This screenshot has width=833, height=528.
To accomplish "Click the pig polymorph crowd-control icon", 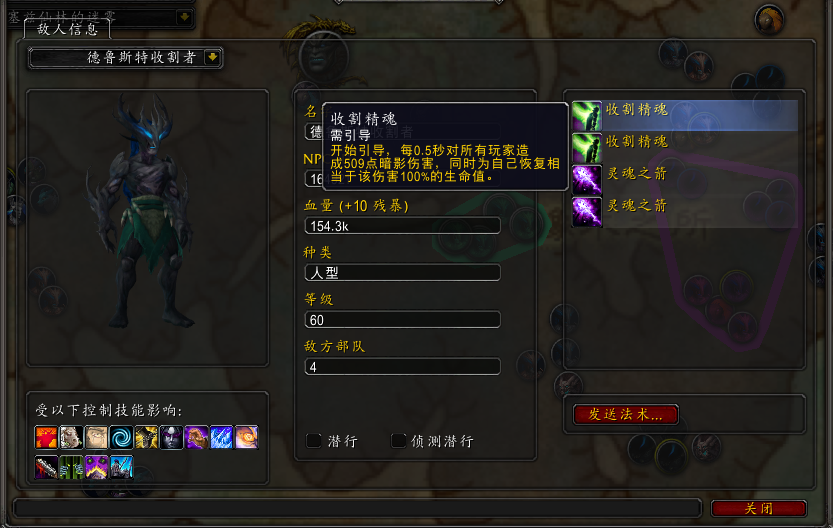I will point(71,437).
